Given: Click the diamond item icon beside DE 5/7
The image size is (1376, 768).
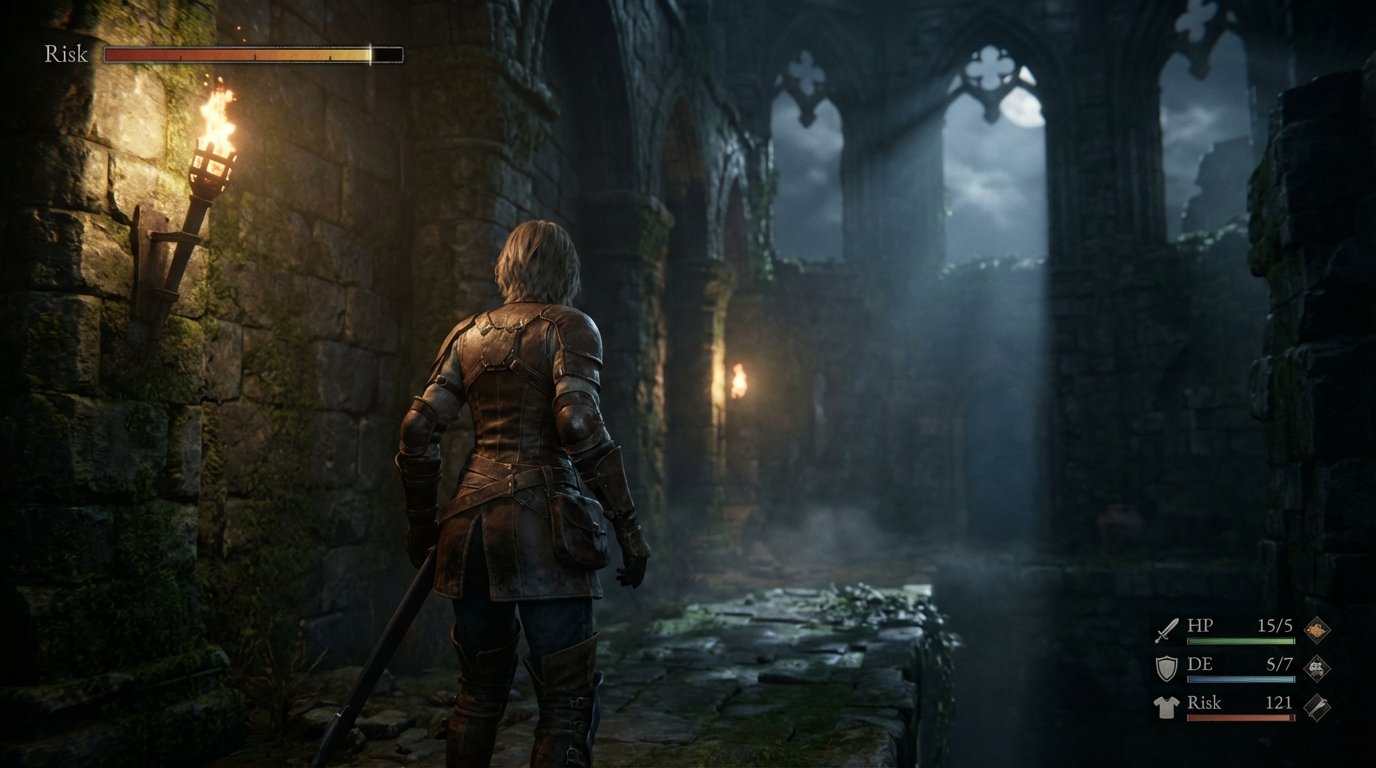Looking at the screenshot, I should (x=1316, y=667).
